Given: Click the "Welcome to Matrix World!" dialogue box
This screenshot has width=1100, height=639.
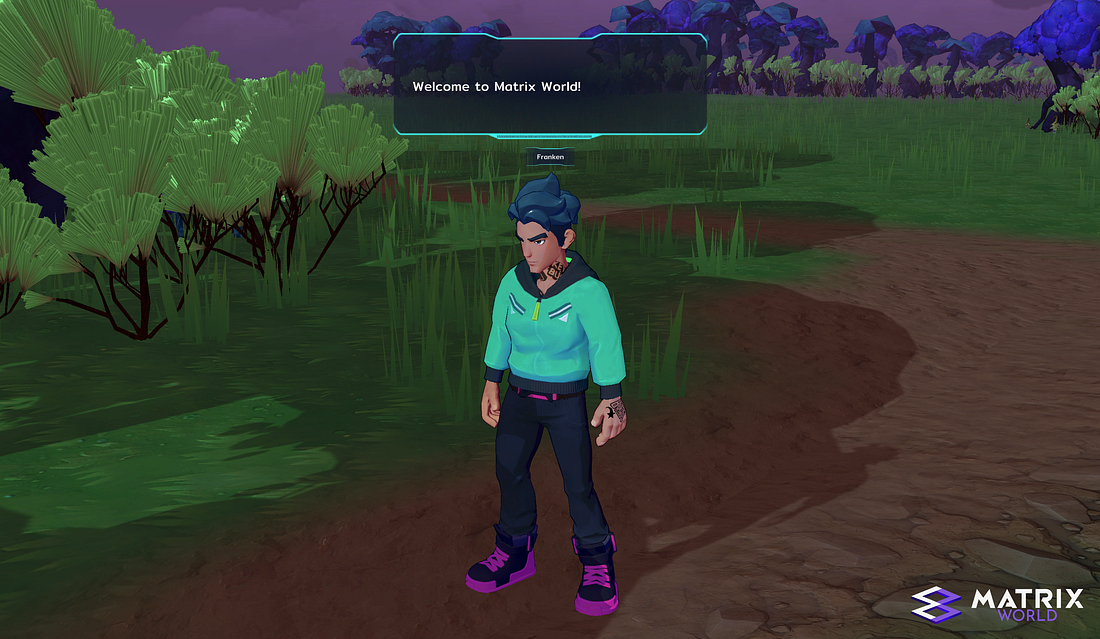Looking at the screenshot, I should point(550,86).
